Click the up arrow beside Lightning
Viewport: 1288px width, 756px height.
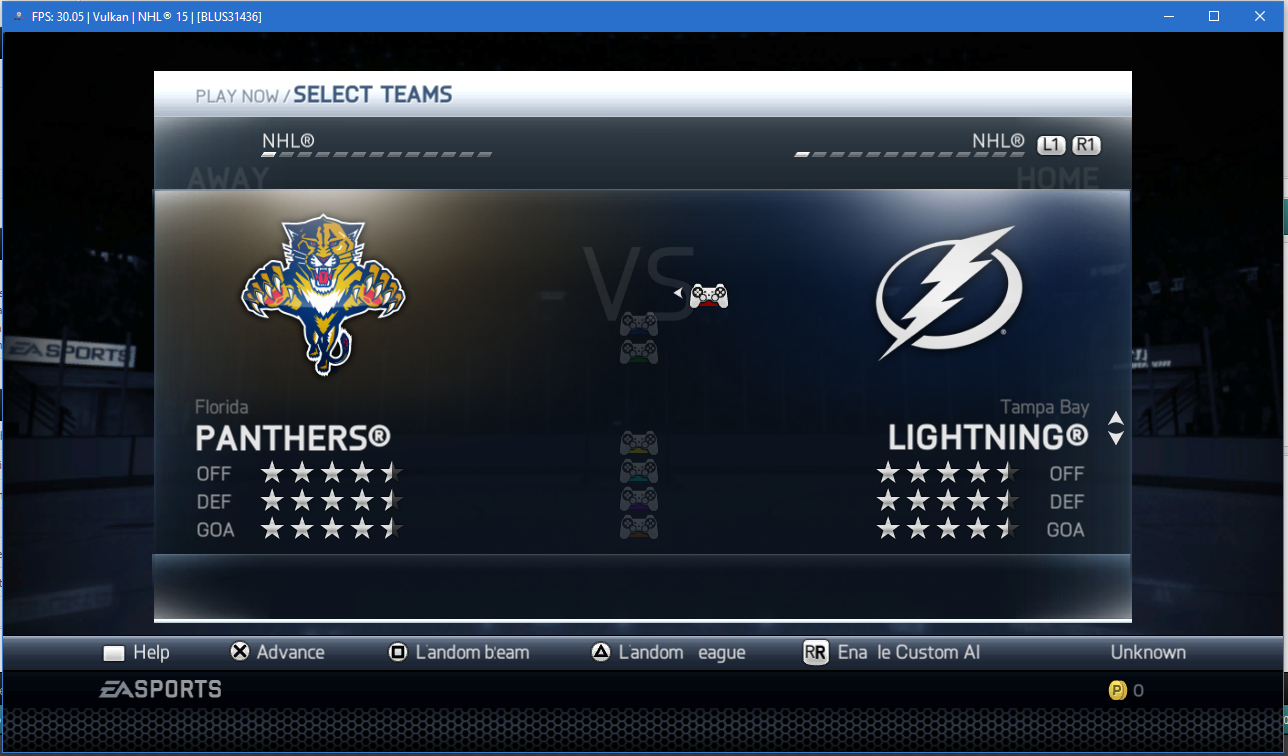click(1116, 419)
